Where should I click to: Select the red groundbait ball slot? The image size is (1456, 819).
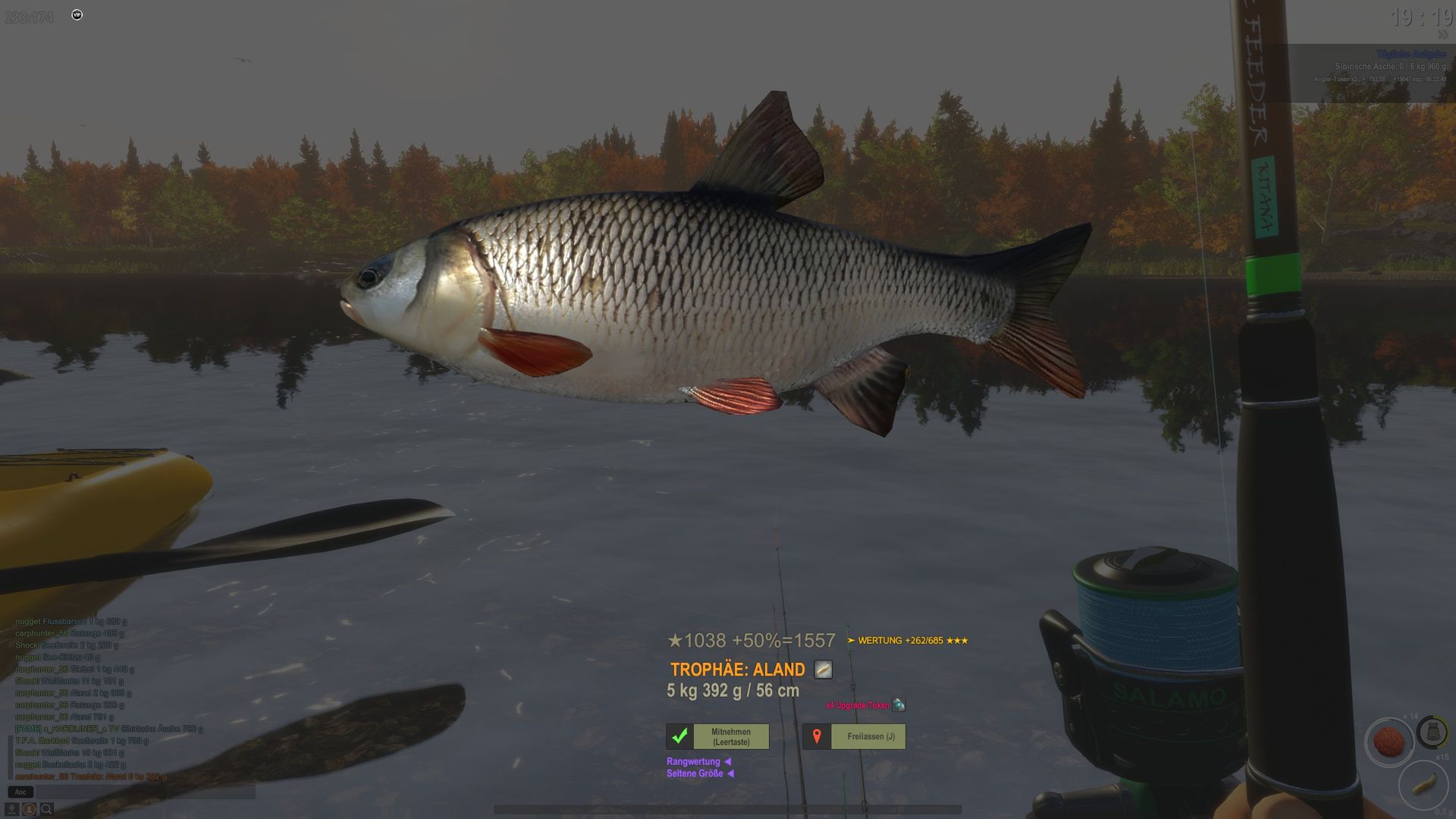click(1389, 741)
